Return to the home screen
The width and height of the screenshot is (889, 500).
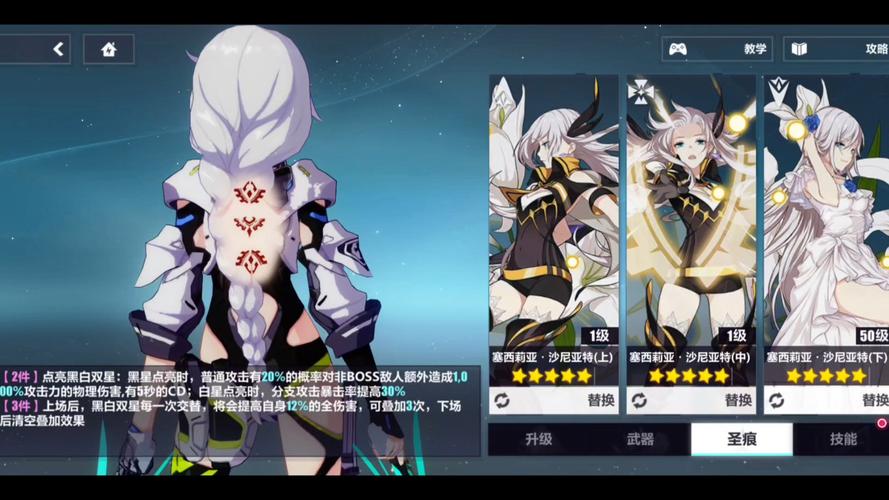click(108, 49)
